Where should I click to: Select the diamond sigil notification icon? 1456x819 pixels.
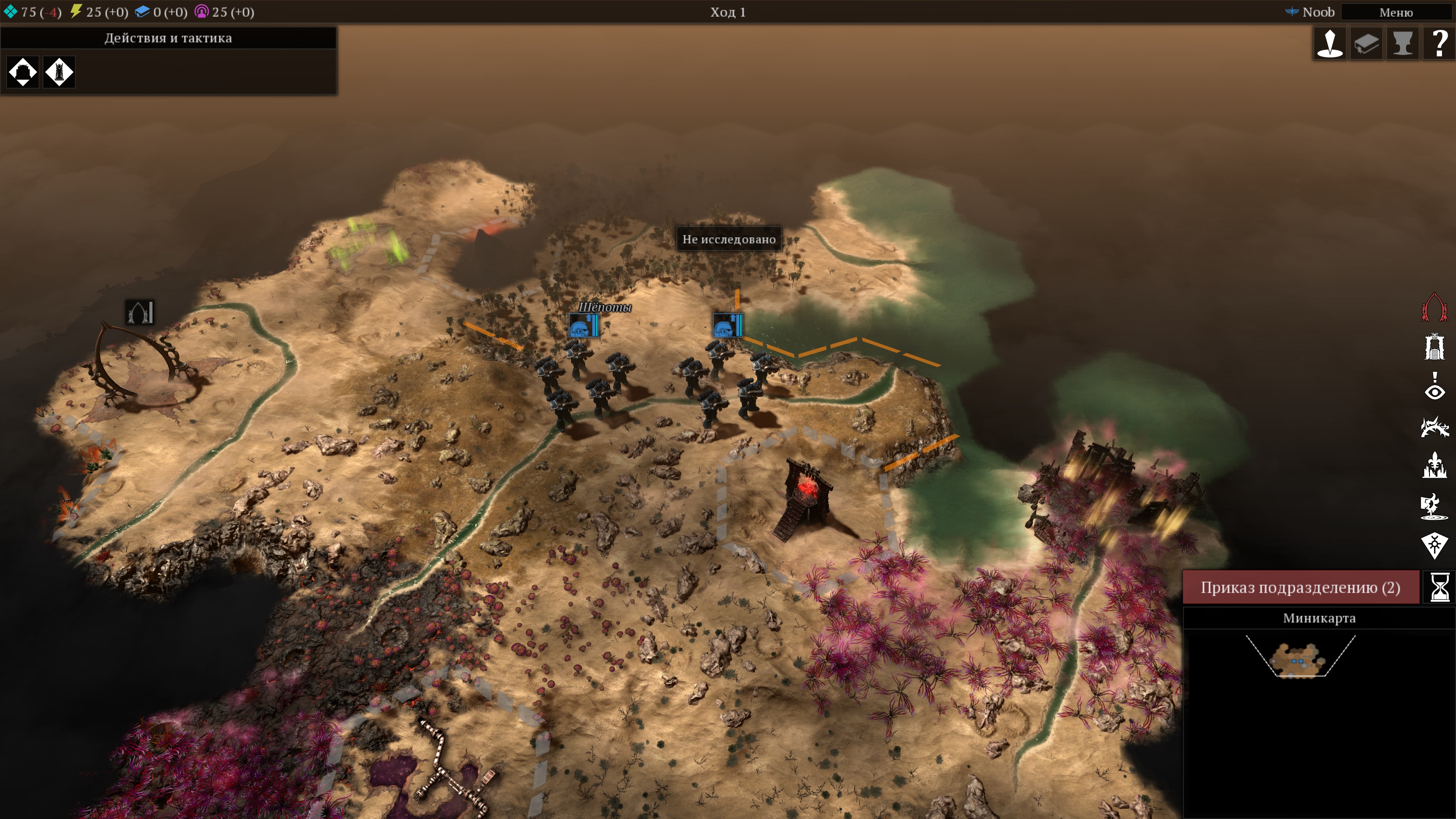[1434, 546]
